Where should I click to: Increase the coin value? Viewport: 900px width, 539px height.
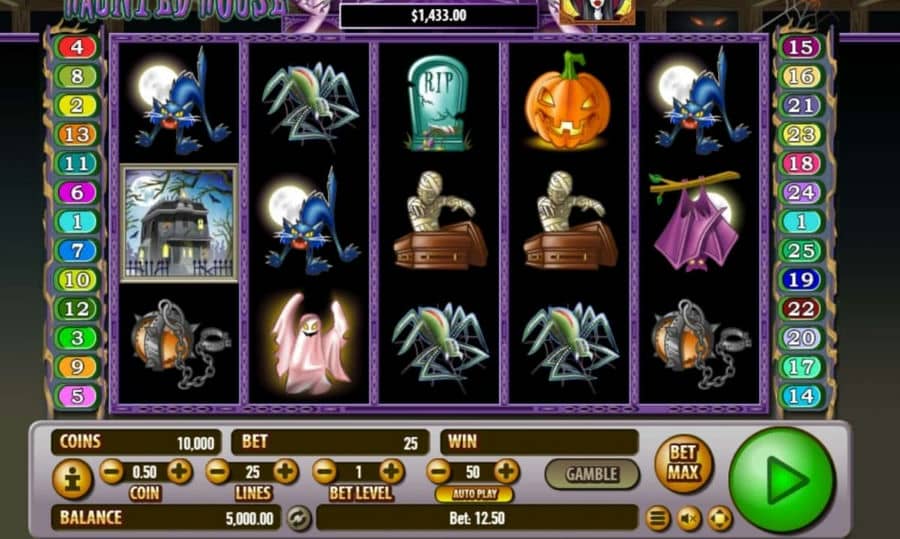point(179,471)
